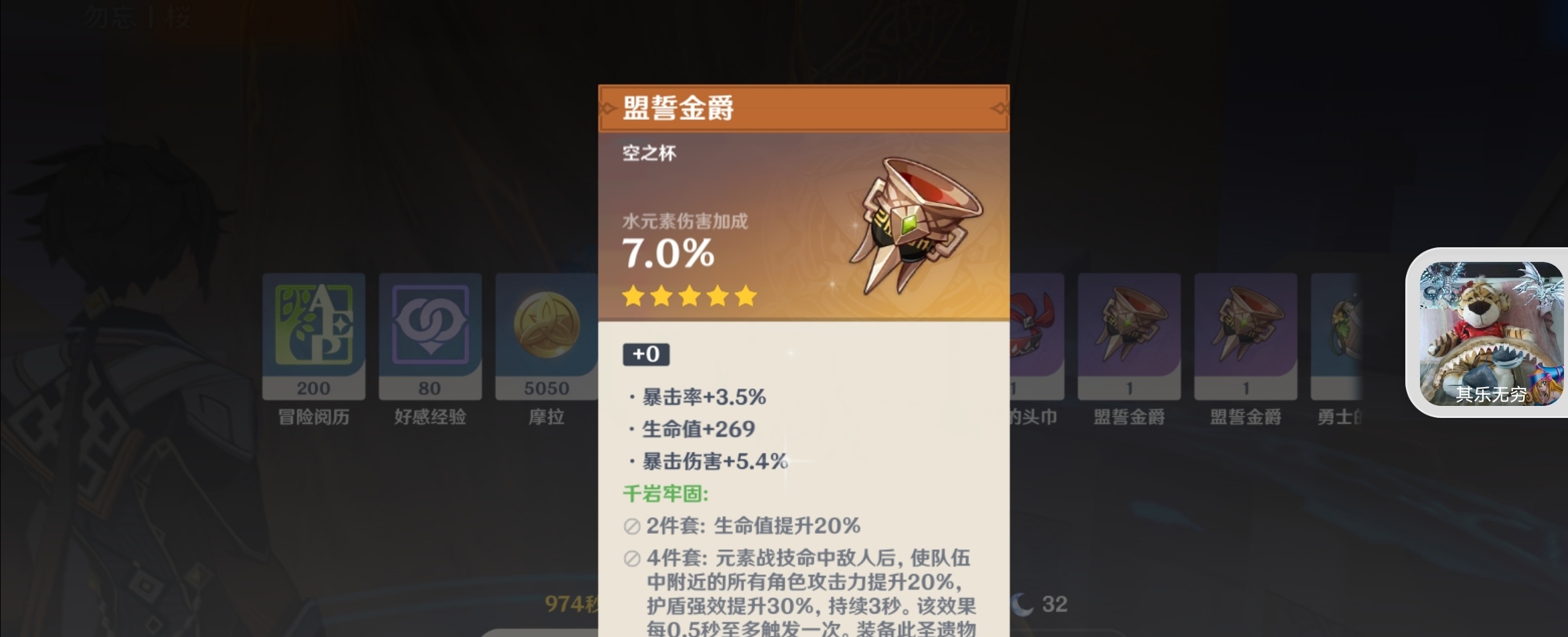
Task: Open the 其乐无穷 overlay thumbnail
Action: click(1490, 333)
